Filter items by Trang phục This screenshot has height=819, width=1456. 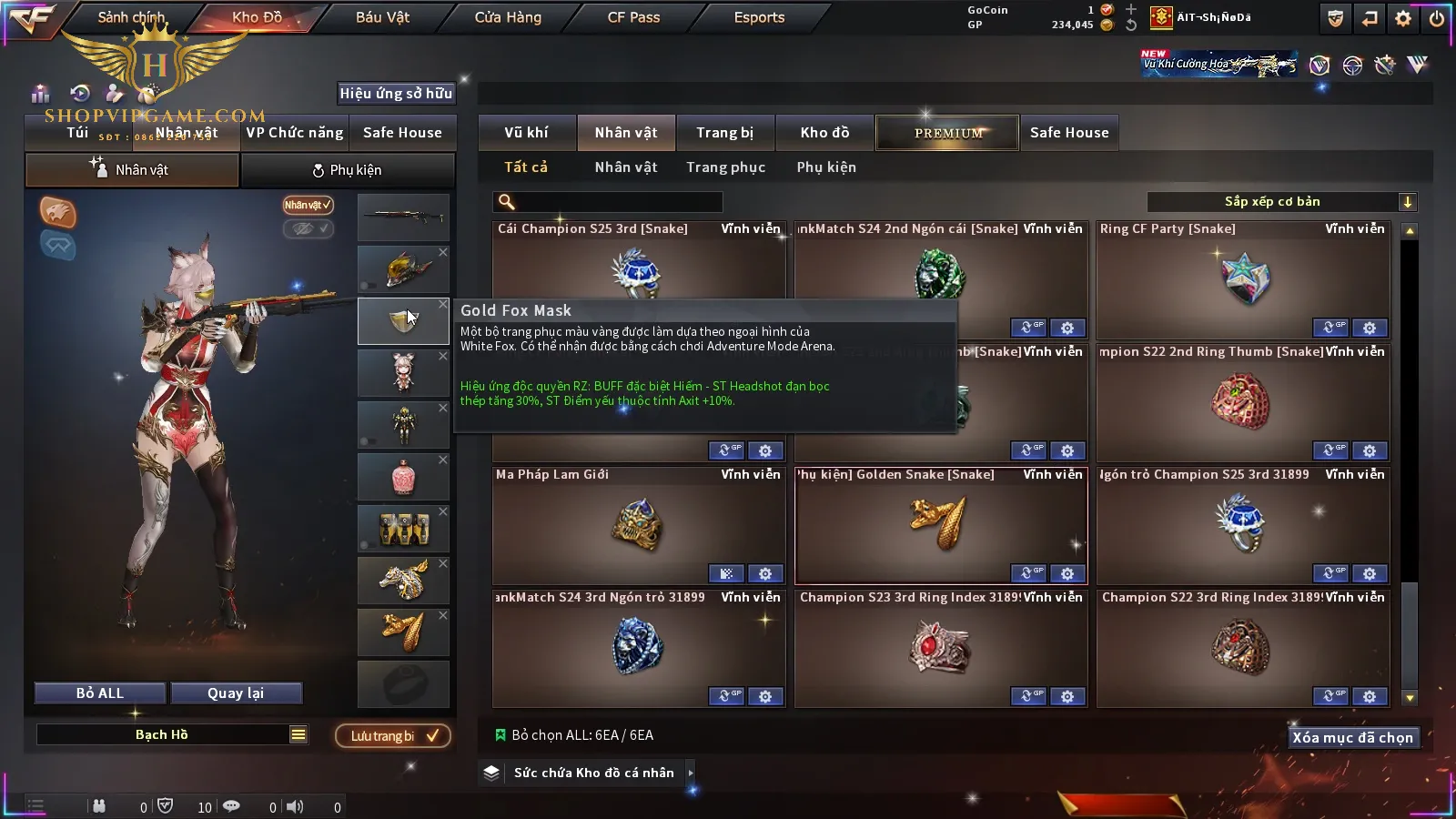[725, 167]
